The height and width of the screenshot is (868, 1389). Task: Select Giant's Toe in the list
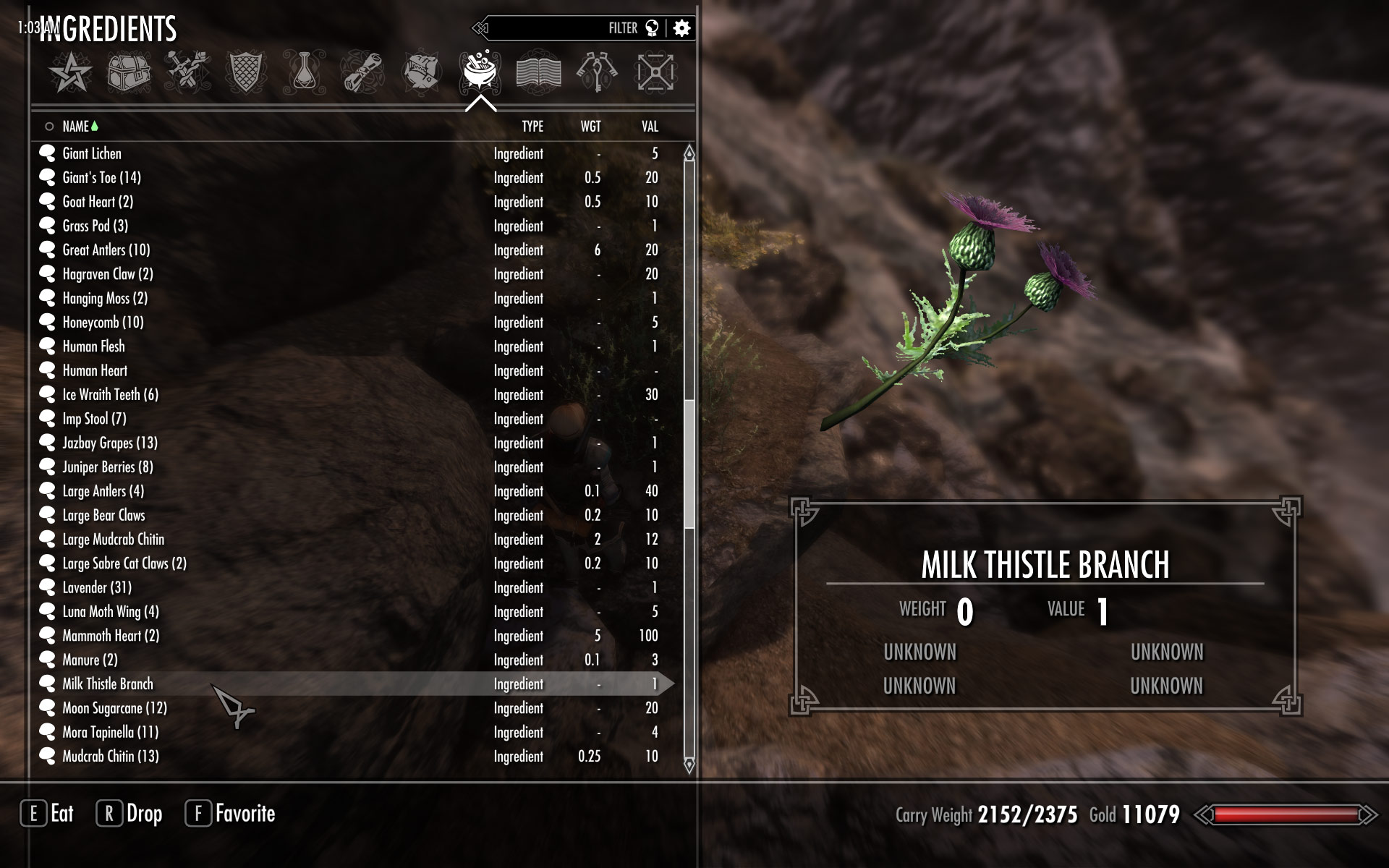[101, 178]
